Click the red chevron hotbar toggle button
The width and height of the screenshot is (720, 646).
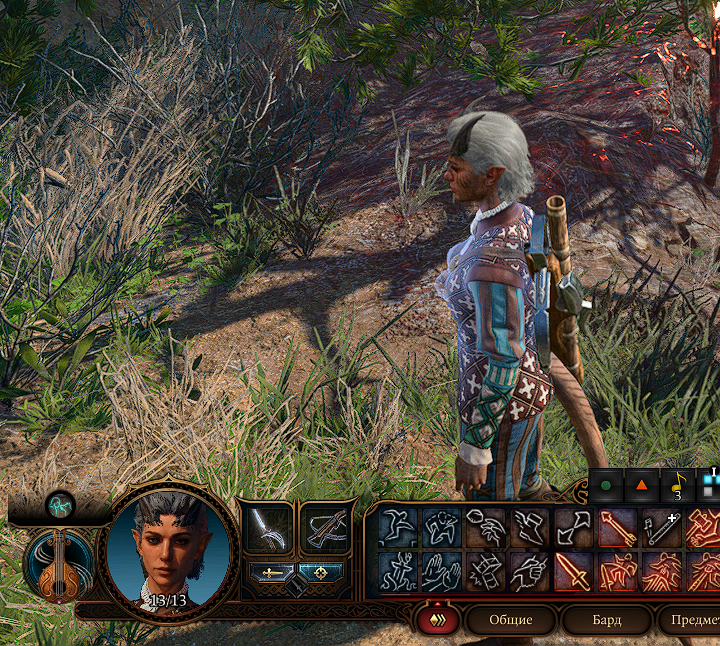click(438, 620)
